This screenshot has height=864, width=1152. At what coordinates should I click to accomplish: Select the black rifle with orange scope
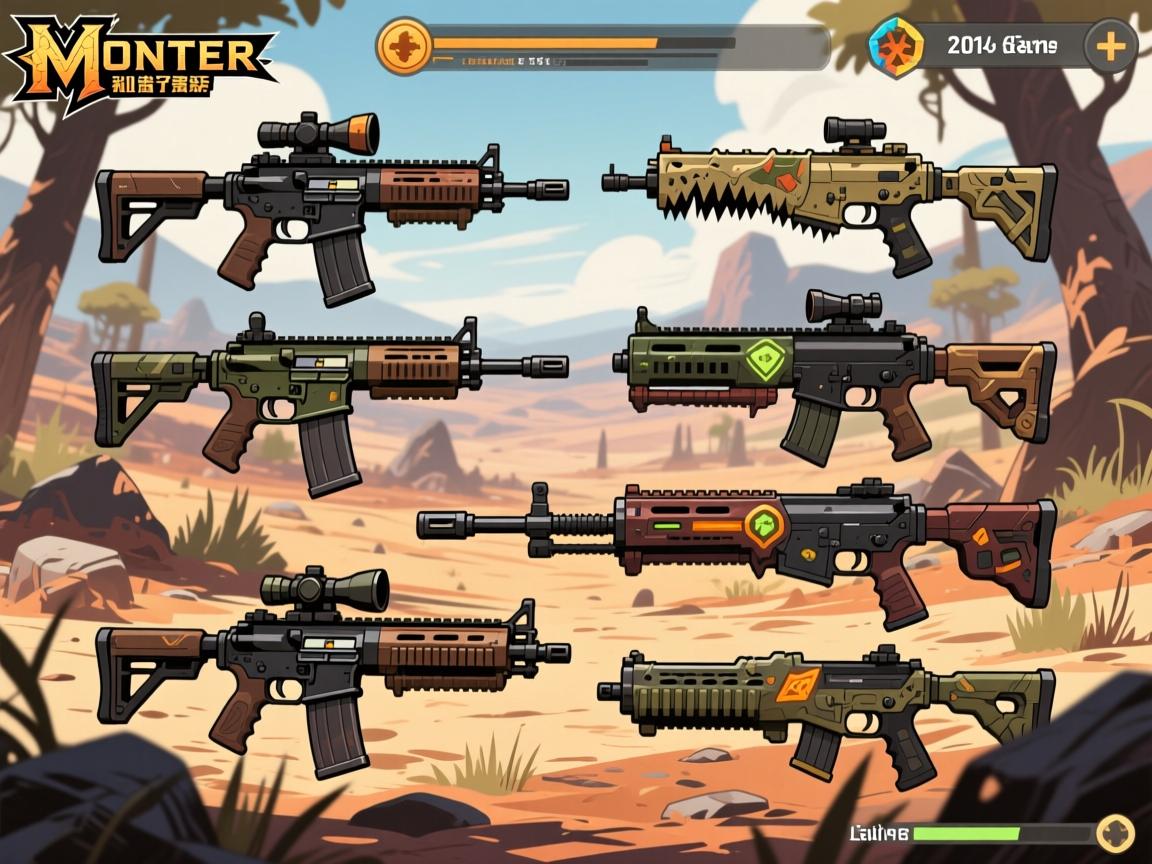click(x=330, y=200)
